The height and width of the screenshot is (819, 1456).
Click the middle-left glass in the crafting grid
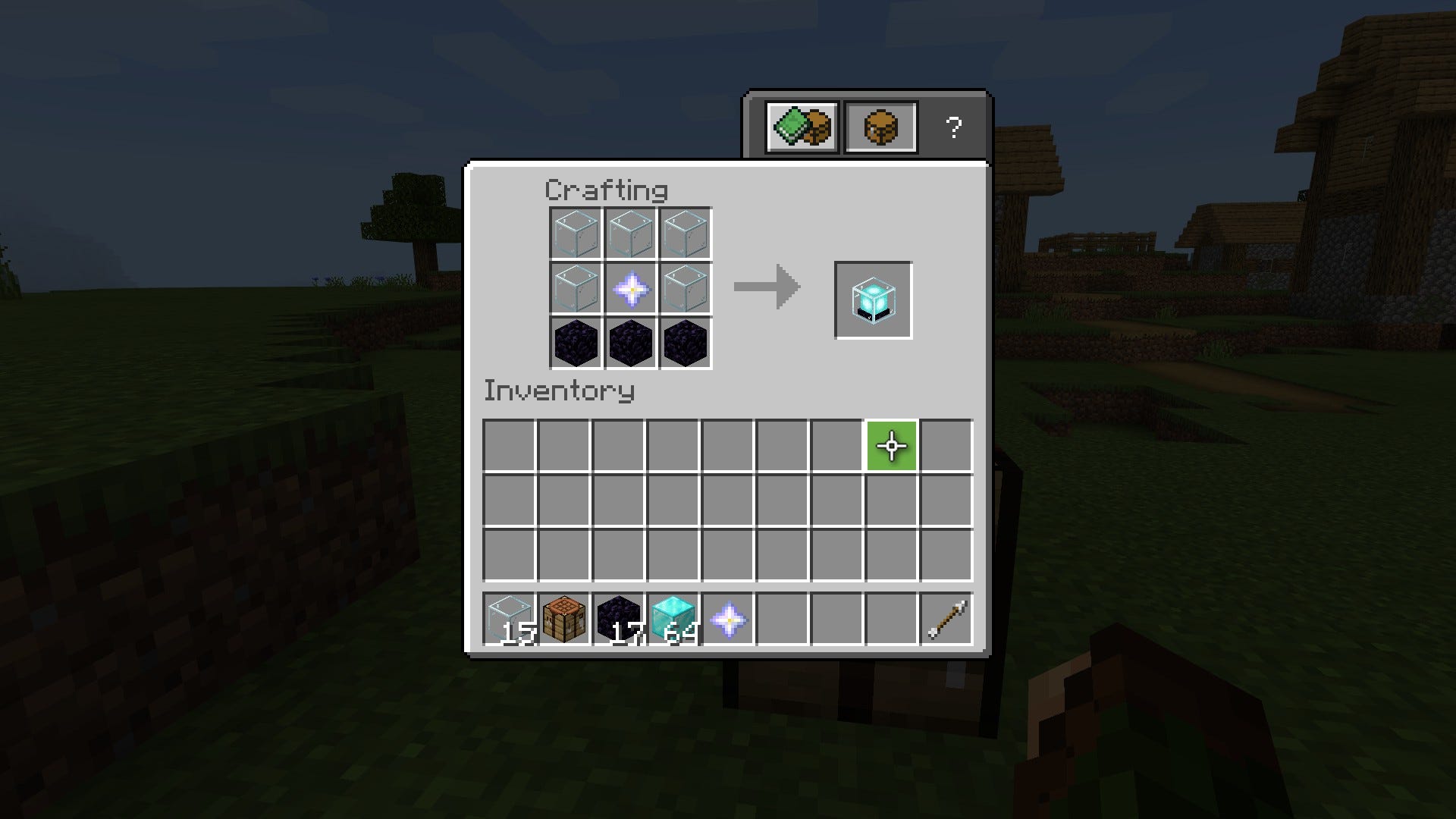[x=575, y=288]
